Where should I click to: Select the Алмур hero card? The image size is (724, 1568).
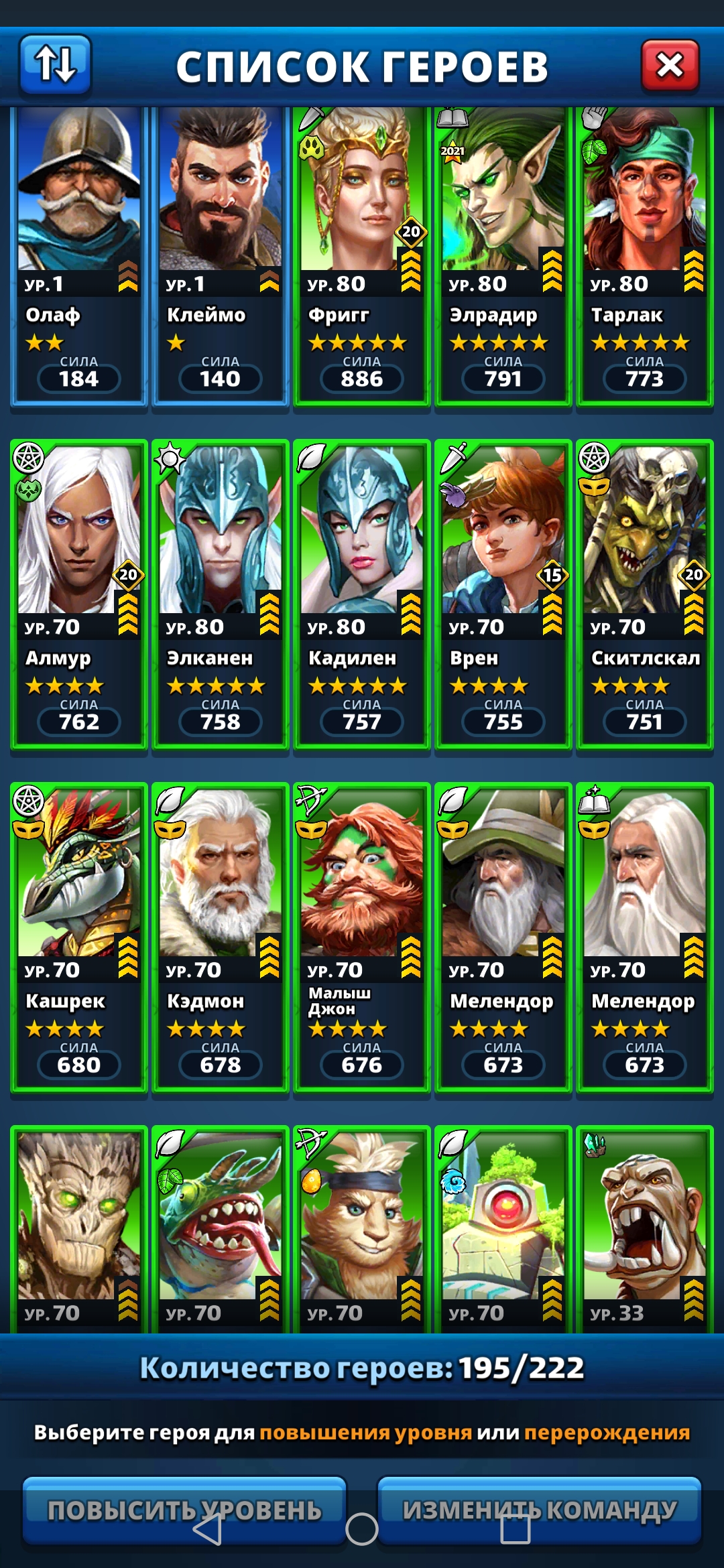[79, 593]
